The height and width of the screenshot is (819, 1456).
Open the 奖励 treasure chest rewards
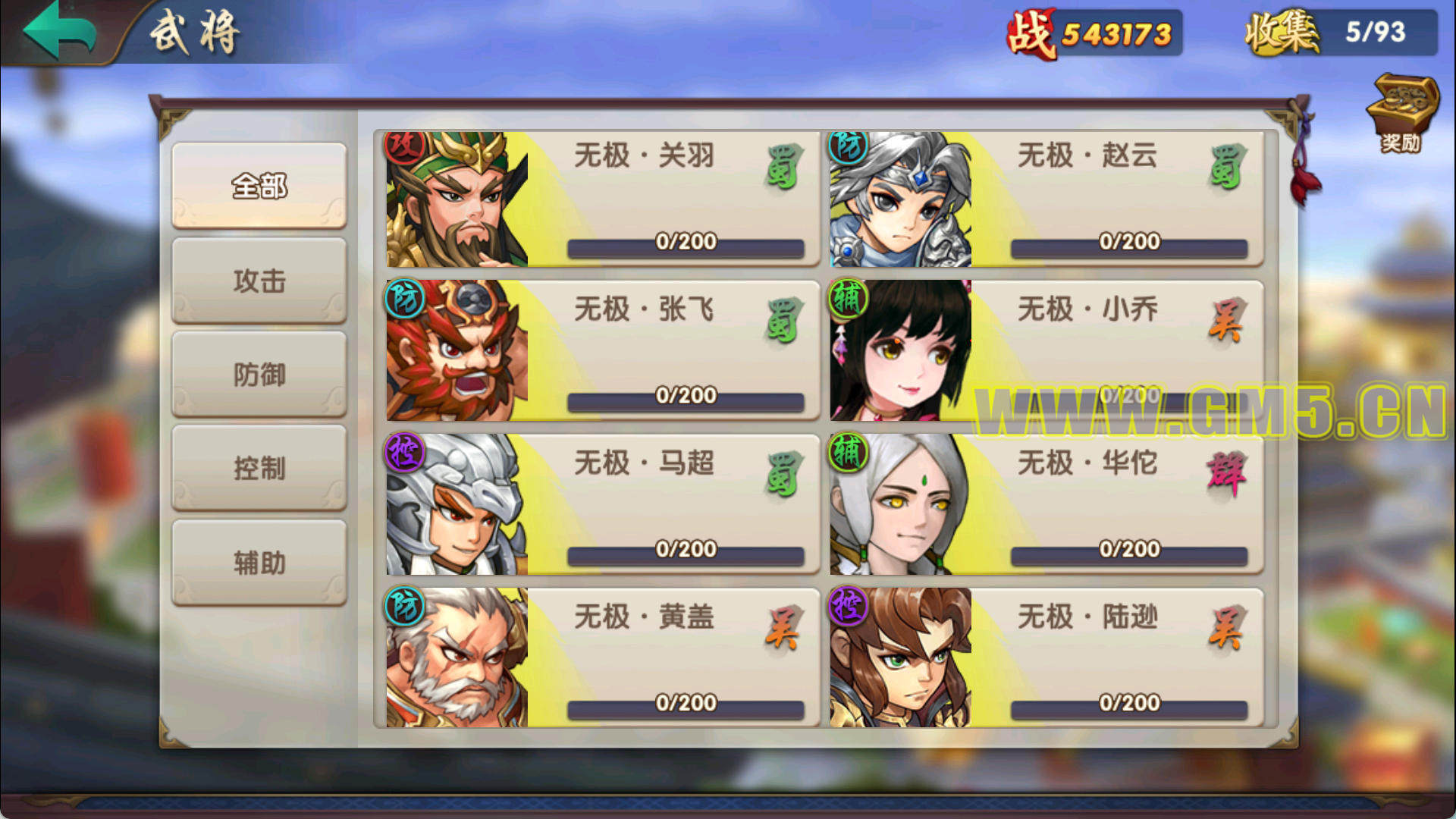1401,112
